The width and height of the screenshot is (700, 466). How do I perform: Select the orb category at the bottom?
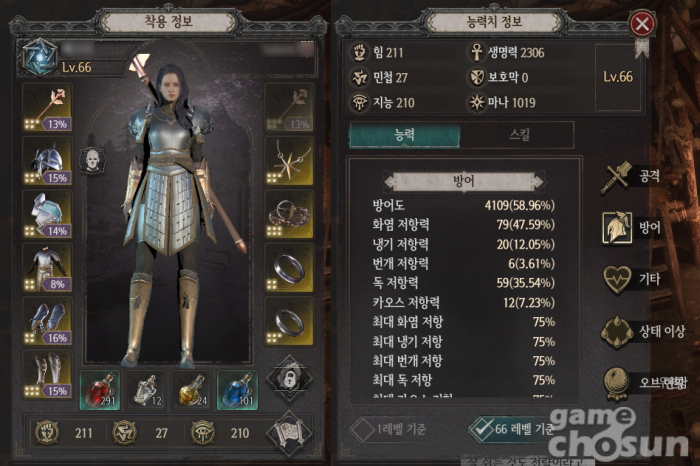click(x=631, y=382)
